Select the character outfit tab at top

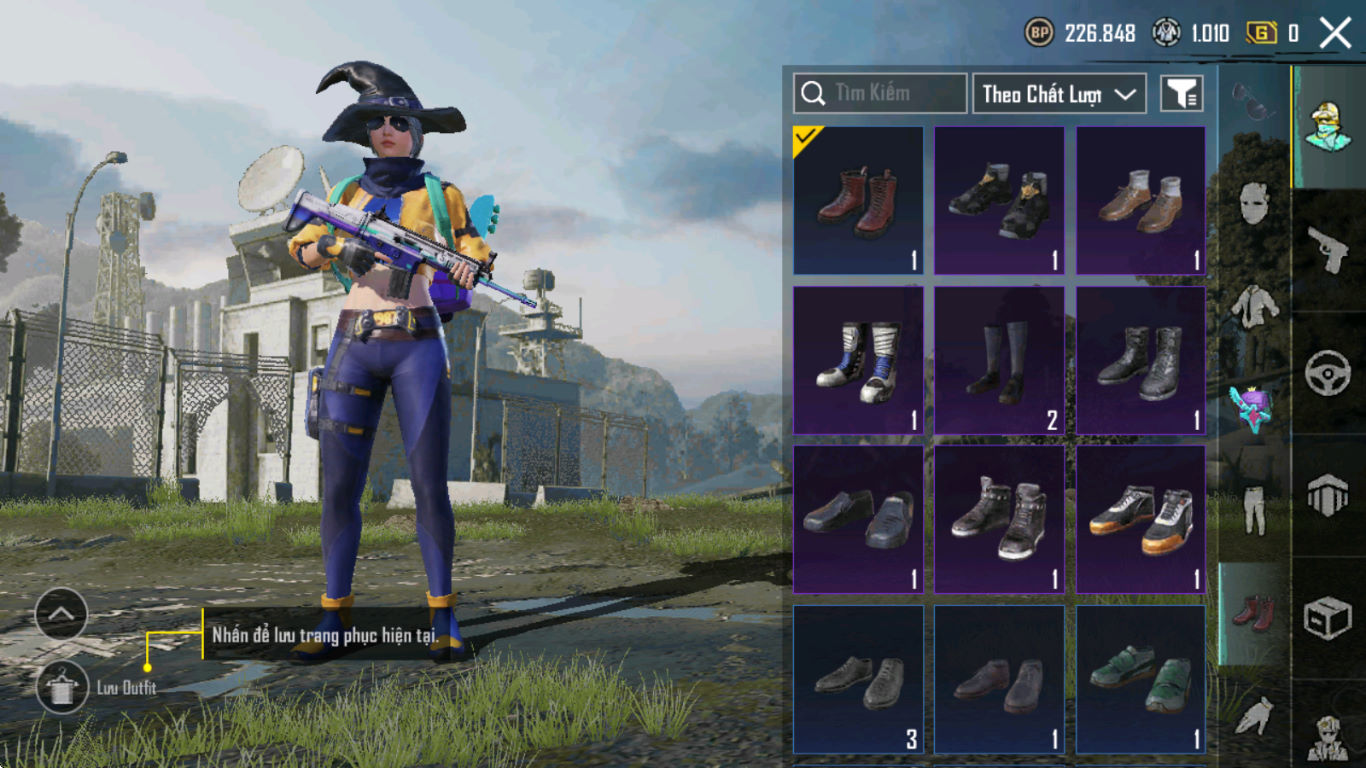coord(1328,125)
